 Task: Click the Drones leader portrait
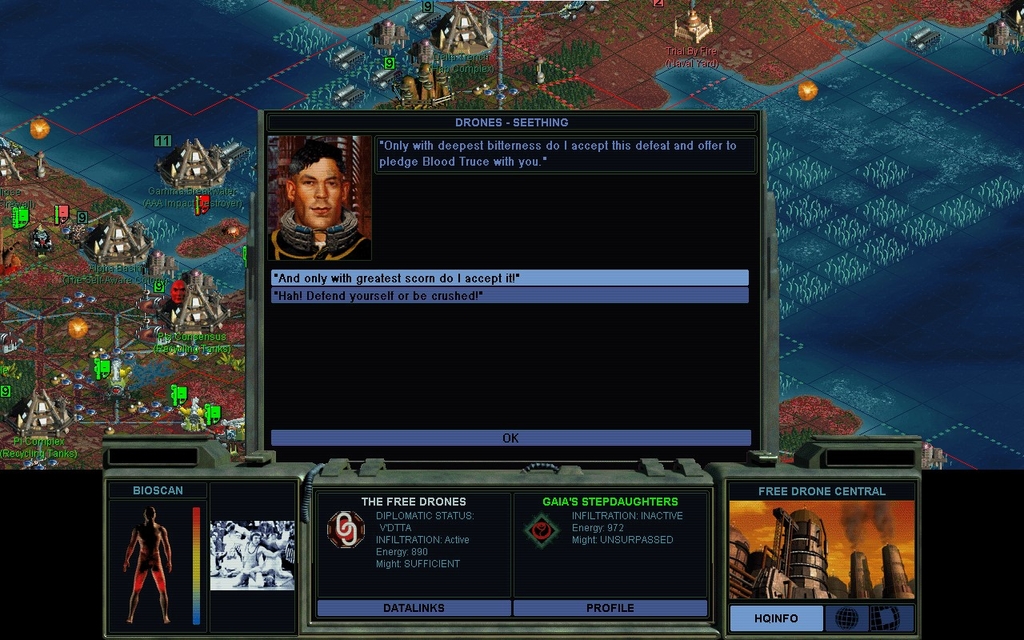pyautogui.click(x=320, y=198)
